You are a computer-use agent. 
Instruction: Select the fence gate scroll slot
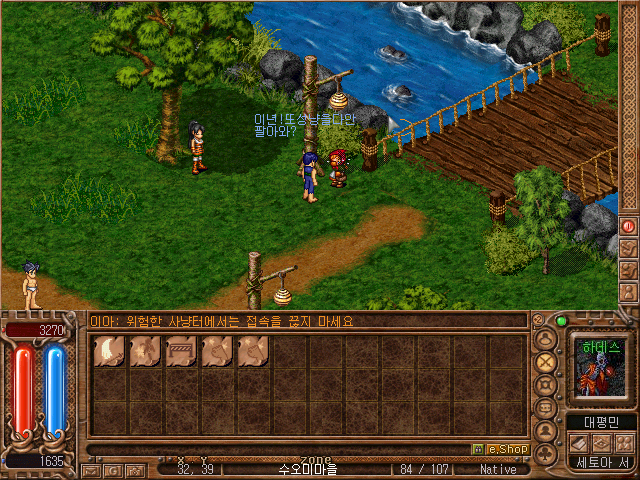click(x=180, y=351)
